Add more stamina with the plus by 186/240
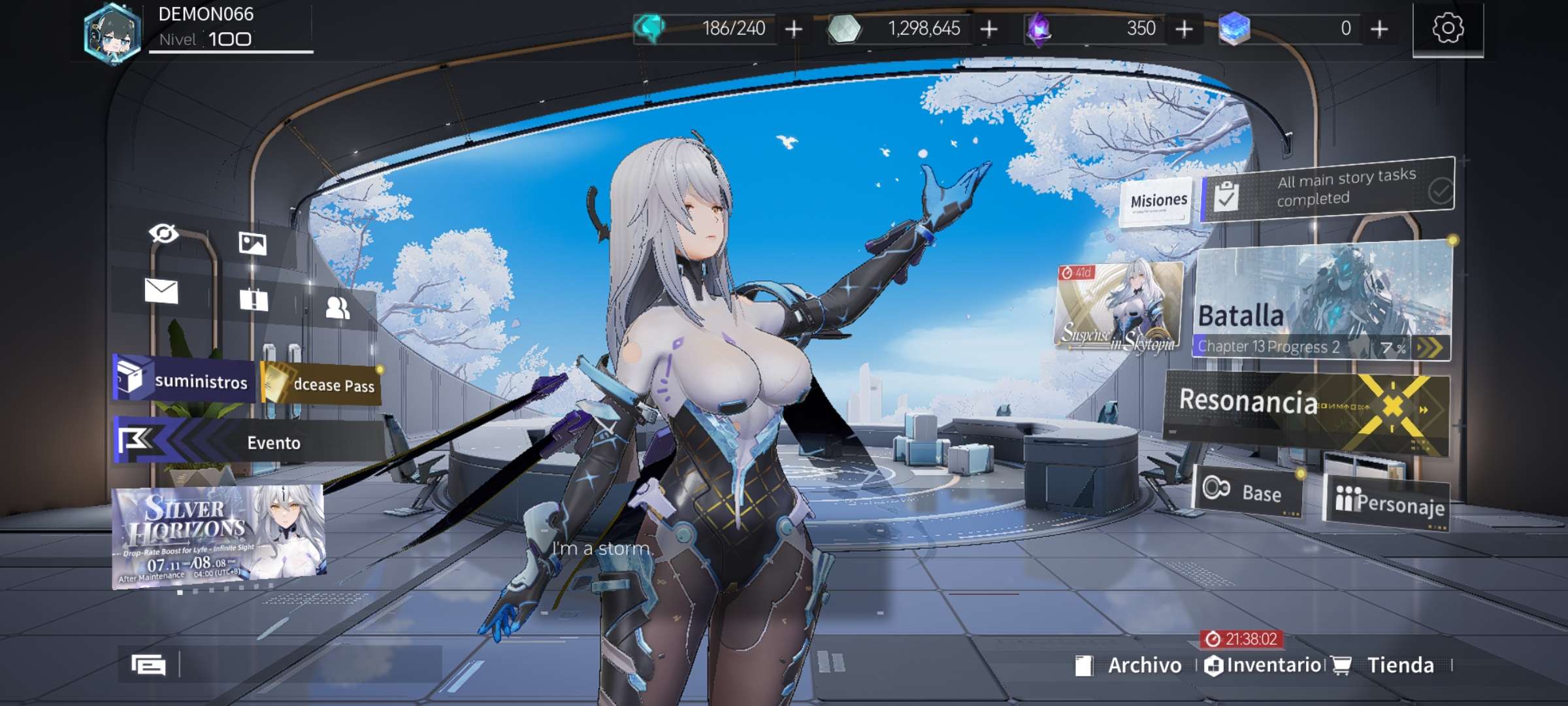The height and width of the screenshot is (706, 1568). point(793,29)
